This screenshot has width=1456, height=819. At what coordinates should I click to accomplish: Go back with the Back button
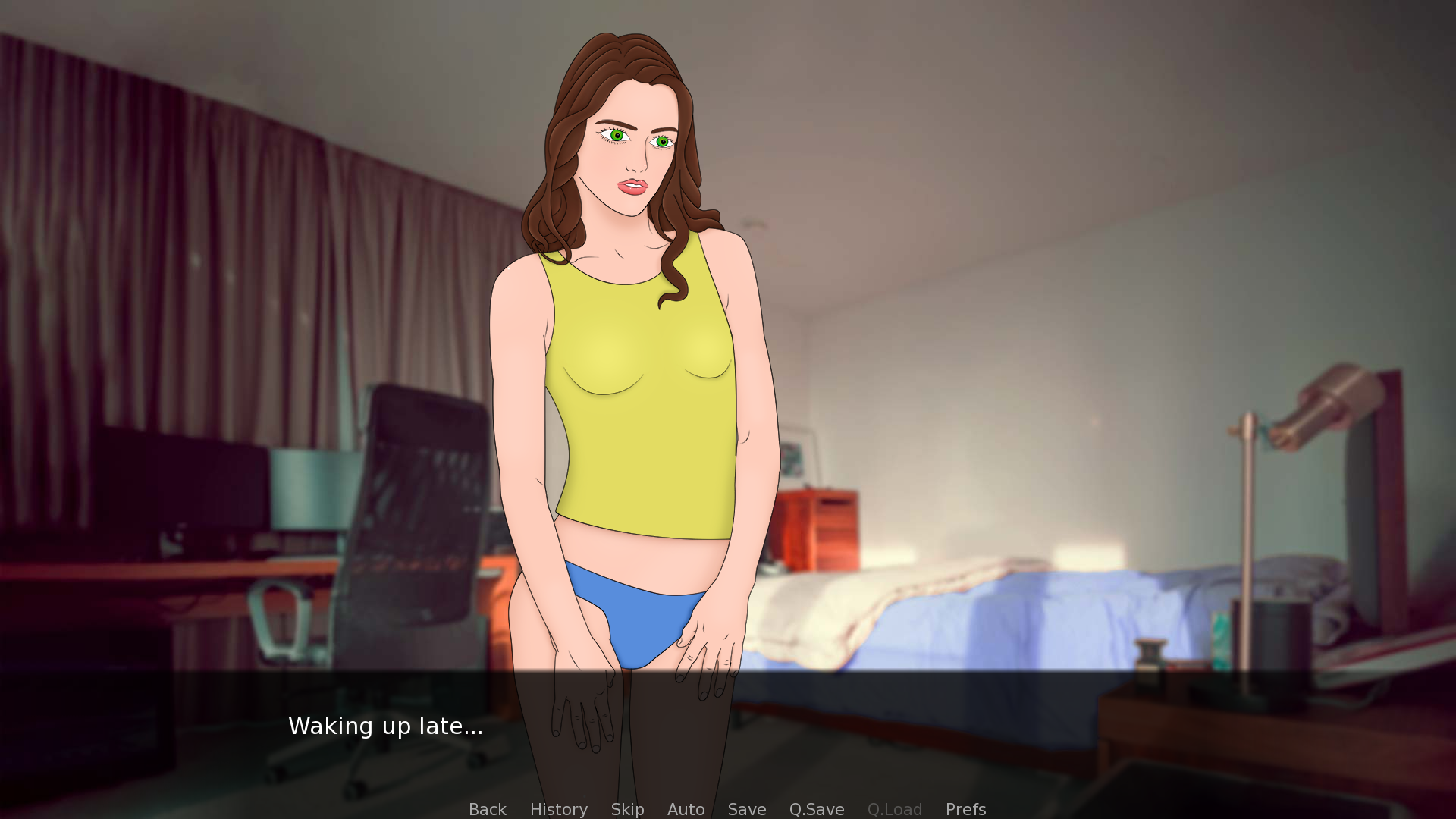click(x=487, y=809)
